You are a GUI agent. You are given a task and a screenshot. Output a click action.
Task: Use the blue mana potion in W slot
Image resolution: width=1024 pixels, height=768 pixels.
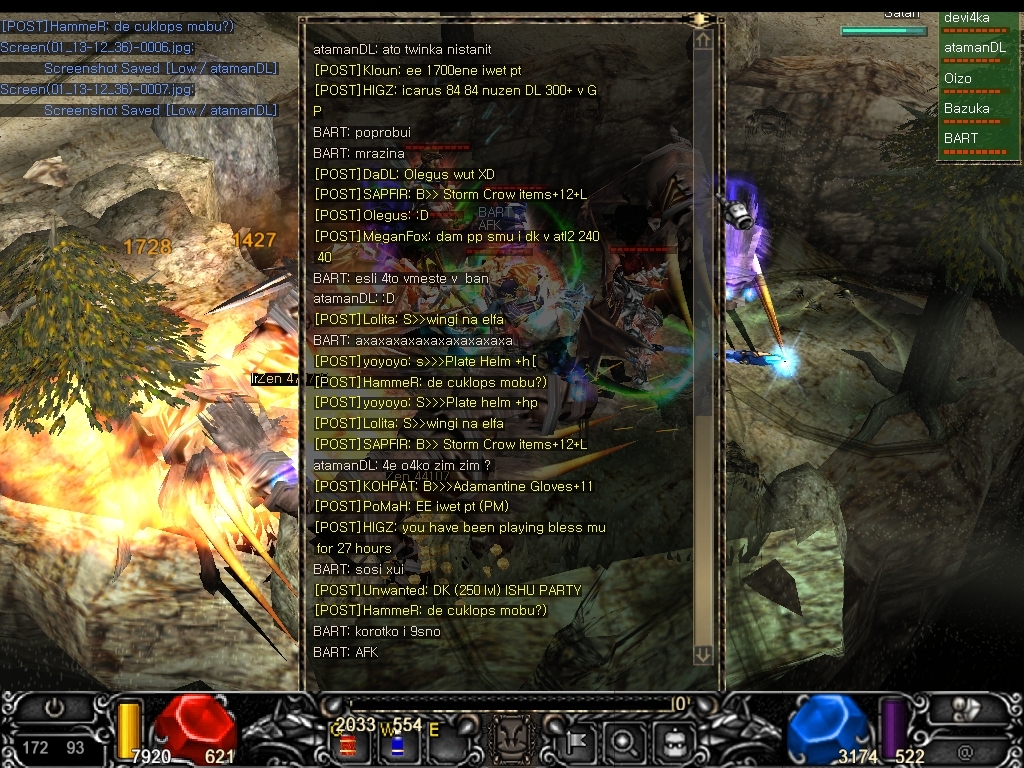click(x=397, y=744)
